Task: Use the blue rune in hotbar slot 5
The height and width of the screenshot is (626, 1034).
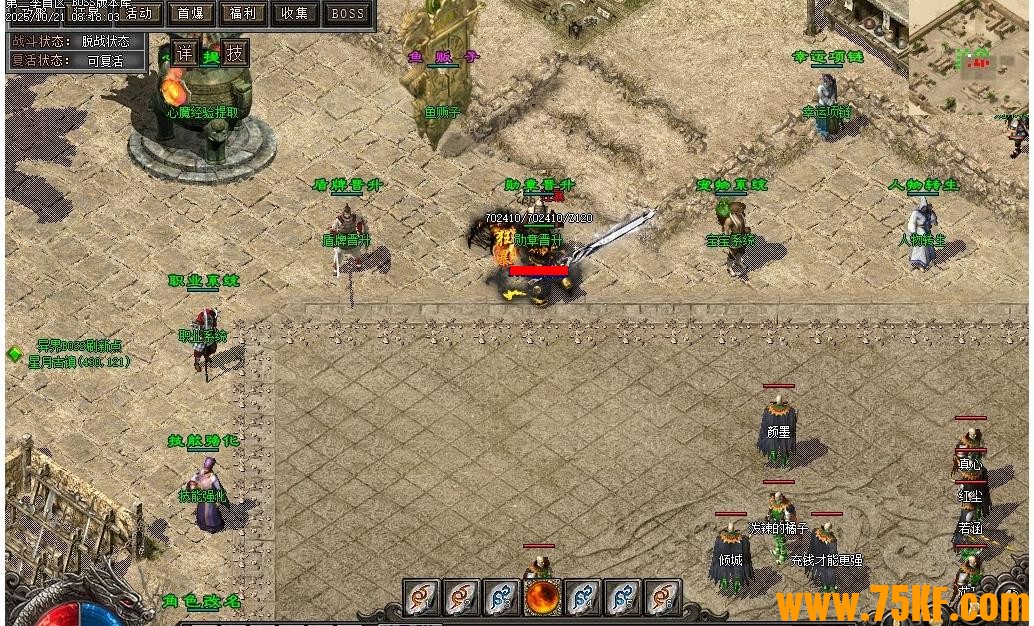Action: [x=623, y=598]
